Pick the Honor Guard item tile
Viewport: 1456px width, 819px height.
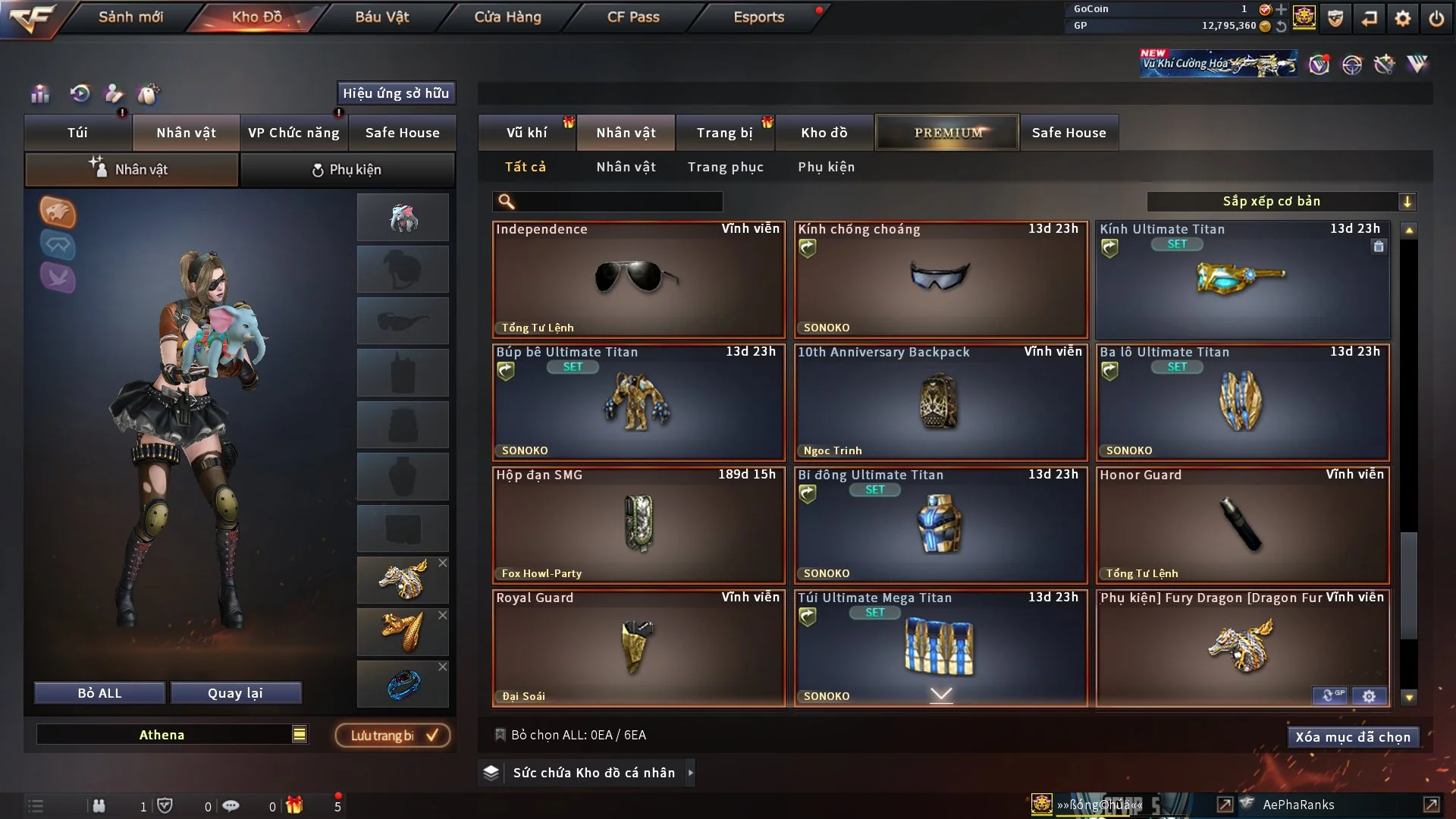(x=1242, y=525)
